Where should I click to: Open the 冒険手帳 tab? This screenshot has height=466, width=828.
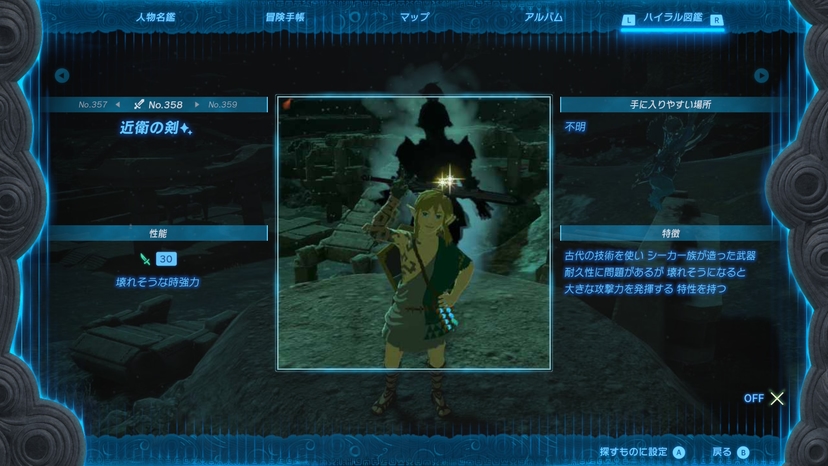point(286,18)
